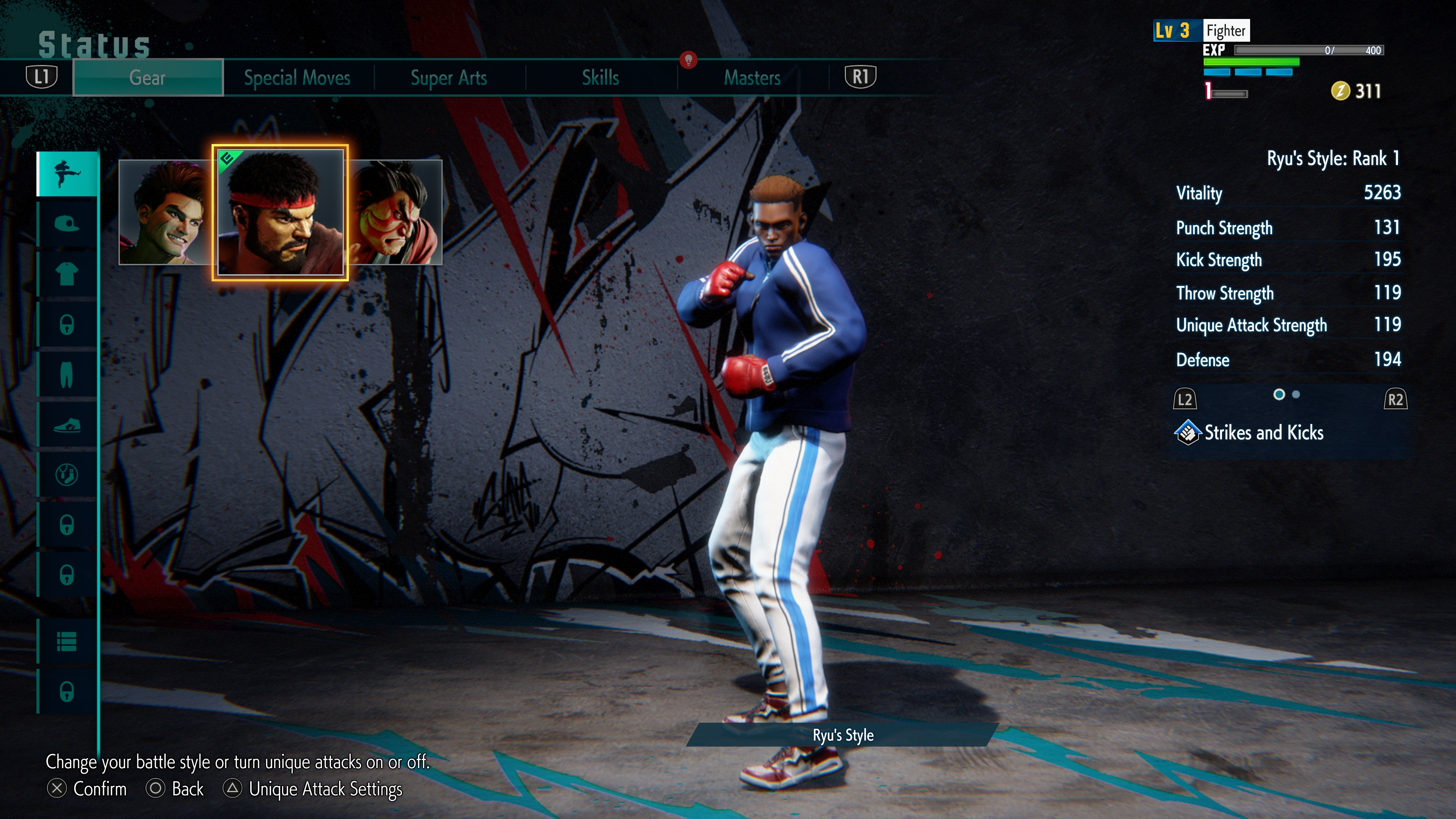1456x819 pixels.
Task: Select the cap headgear category
Action: pyautogui.click(x=67, y=224)
